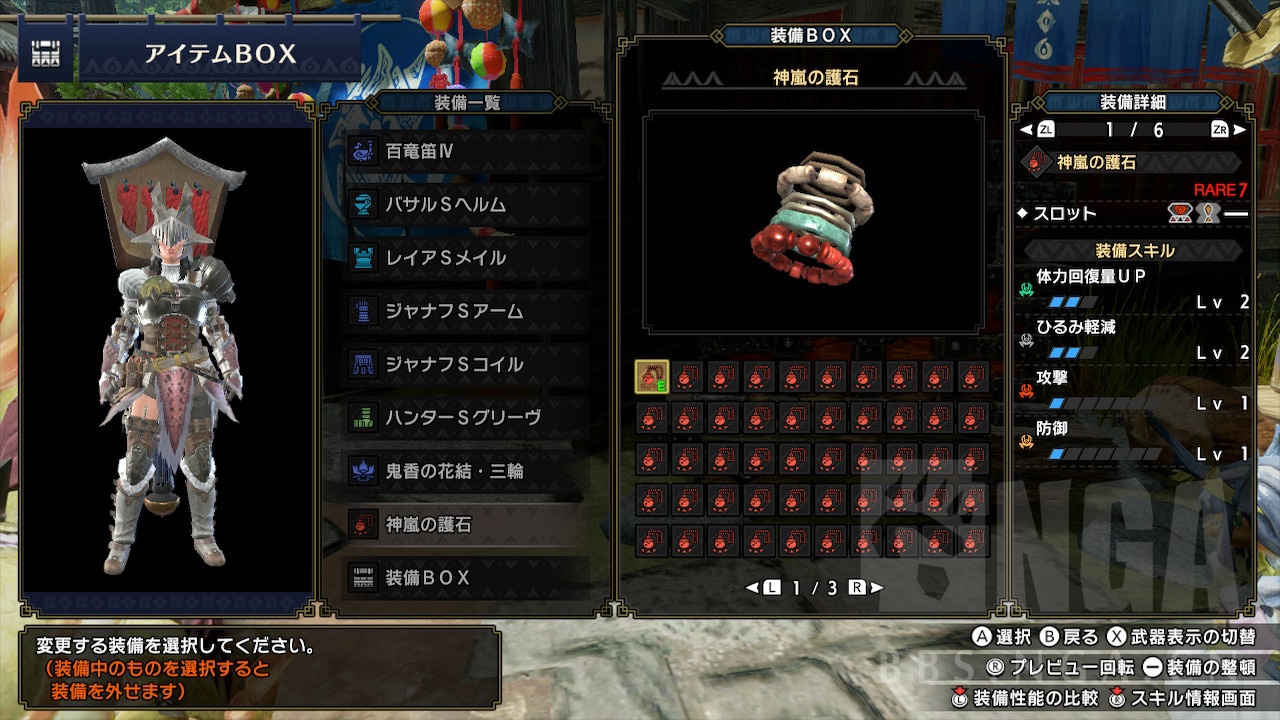Image resolution: width=1280 pixels, height=720 pixels.
Task: Select the 攻撃 skill row
Action: tap(1133, 391)
